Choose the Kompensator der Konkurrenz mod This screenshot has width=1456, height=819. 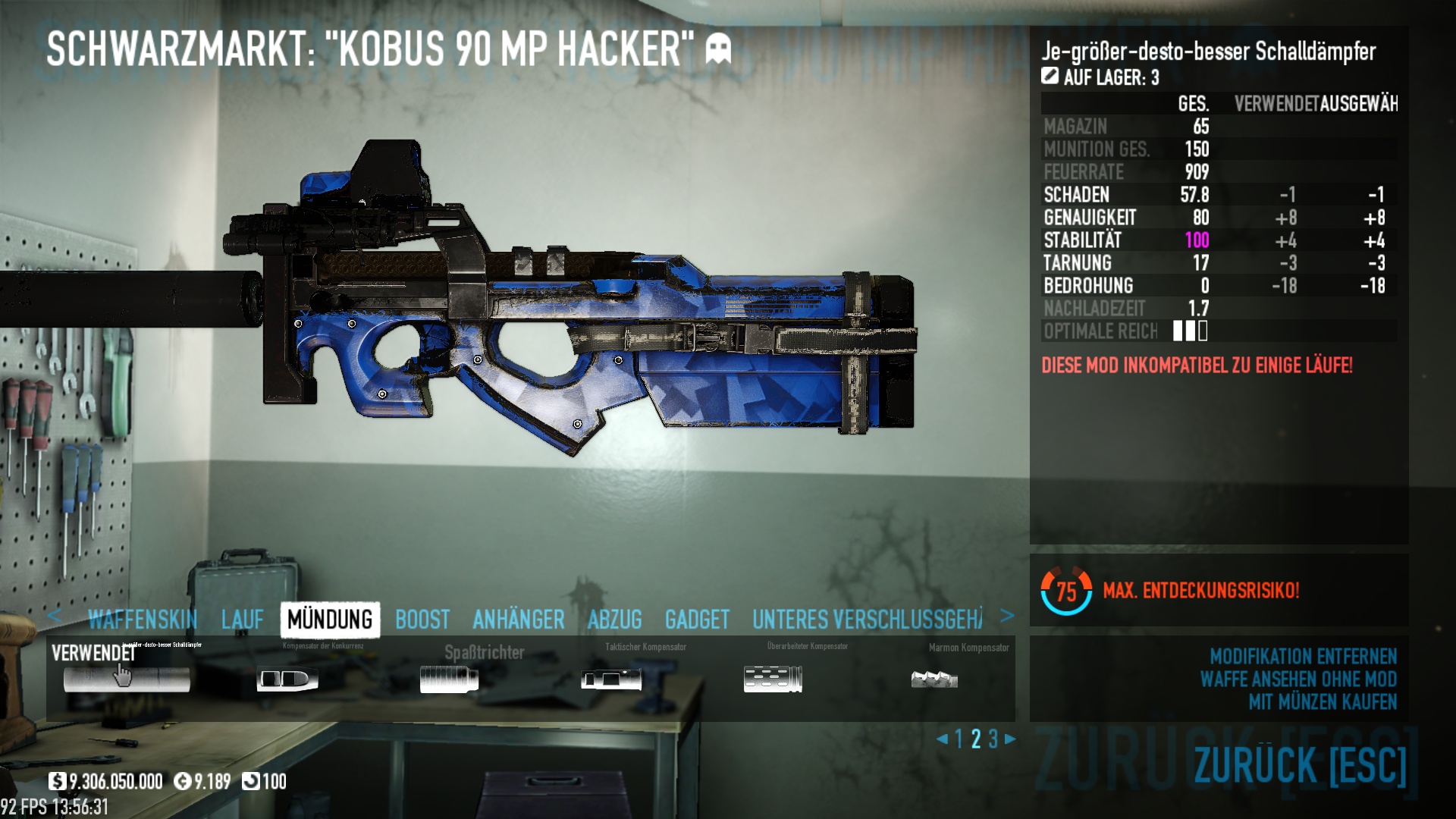click(x=287, y=679)
